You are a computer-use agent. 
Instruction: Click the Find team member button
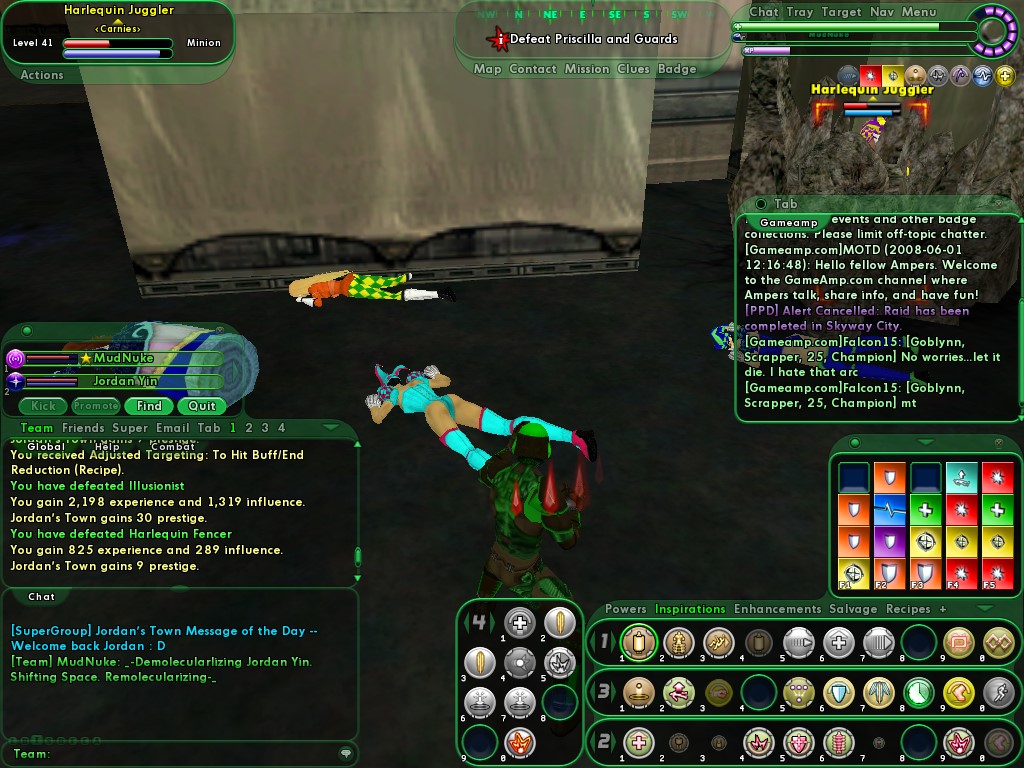[149, 406]
